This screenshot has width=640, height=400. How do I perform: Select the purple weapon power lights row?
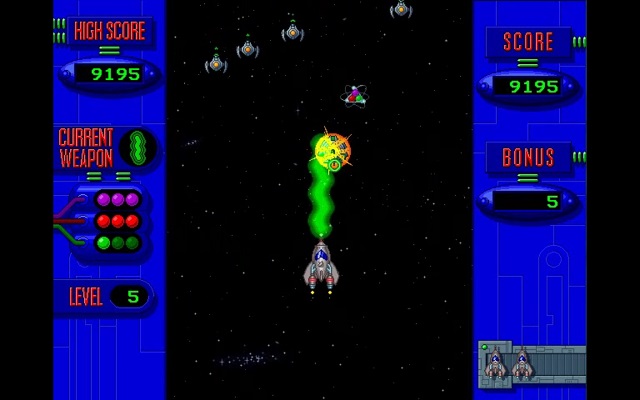tap(117, 200)
